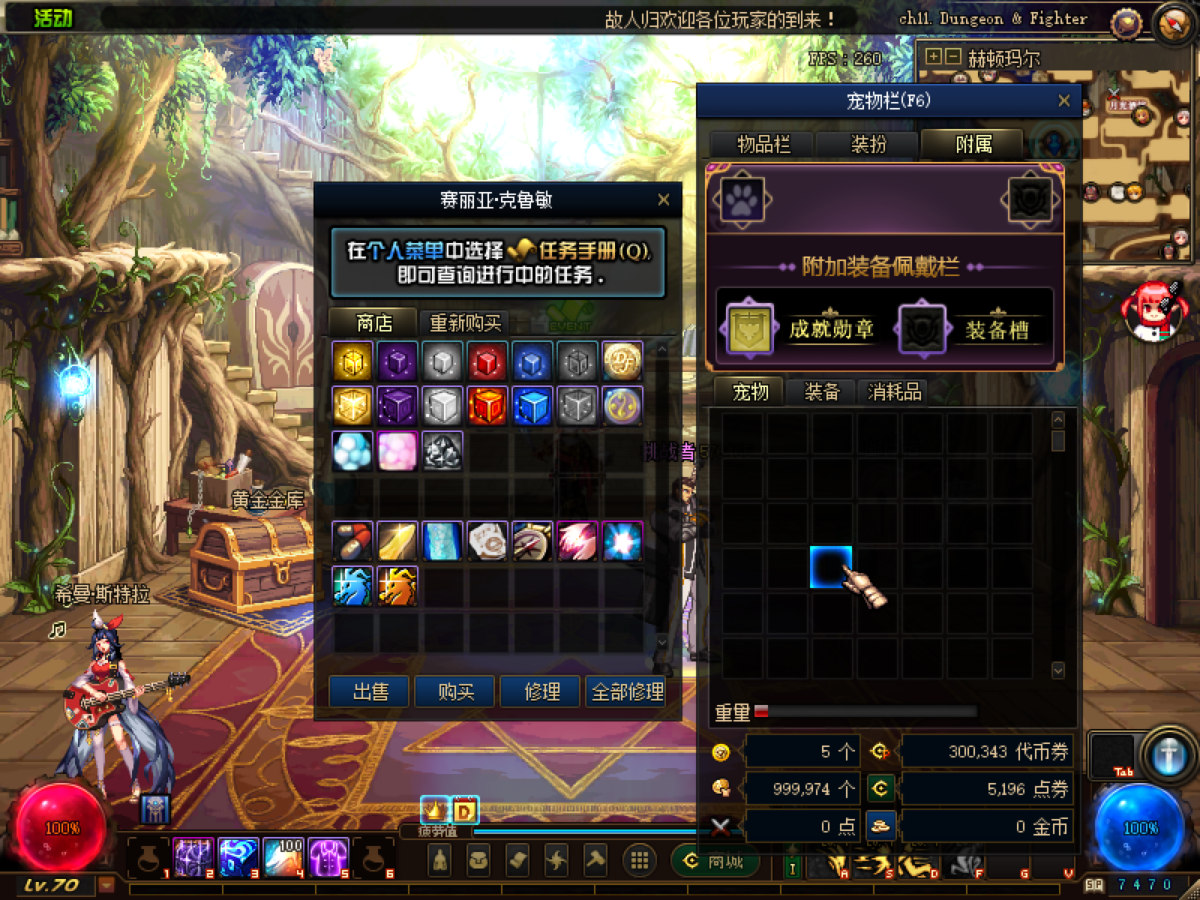The height and width of the screenshot is (900, 1200).
Task: Open the 装备 sub-tab
Action: pos(822,392)
